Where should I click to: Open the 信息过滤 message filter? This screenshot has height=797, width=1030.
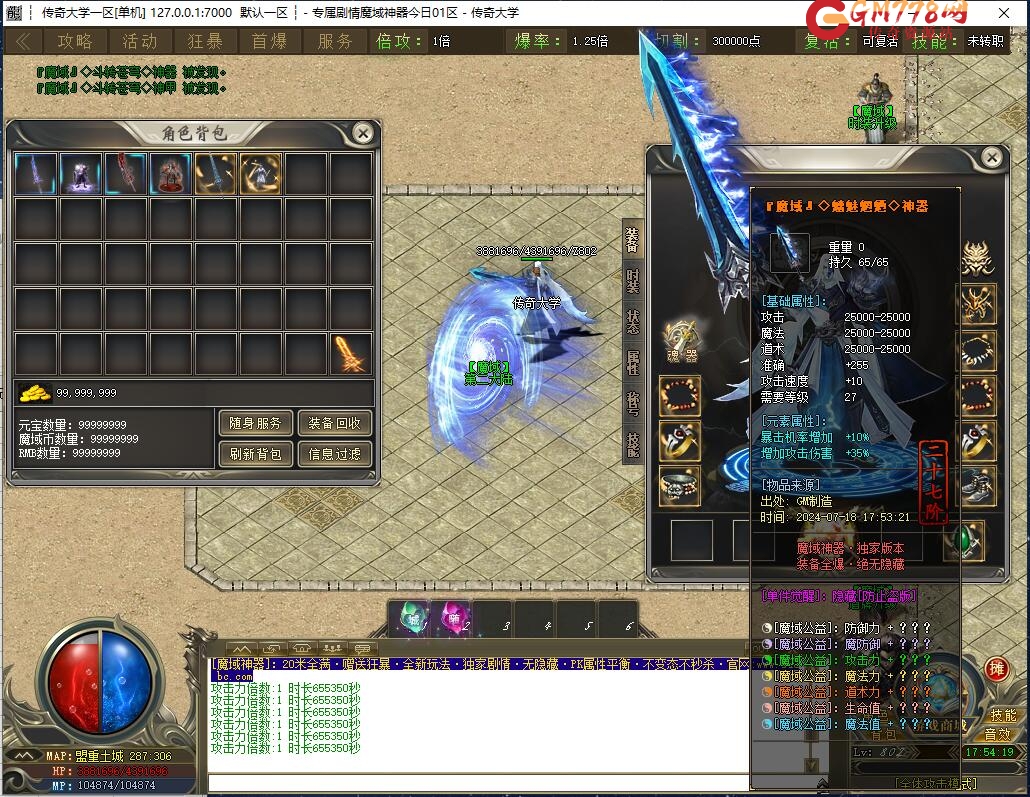click(335, 454)
